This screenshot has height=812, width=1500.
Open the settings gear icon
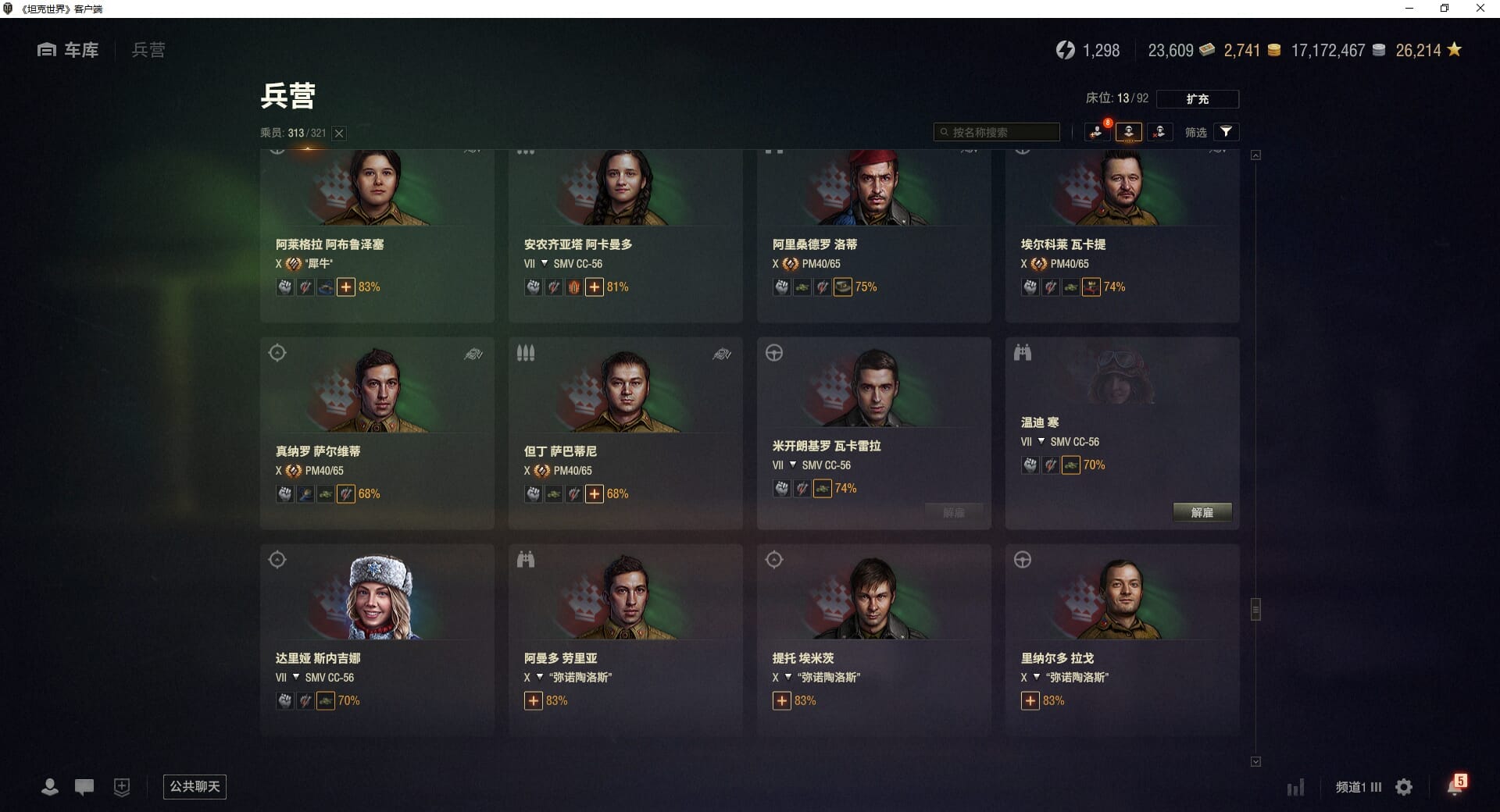pyautogui.click(x=1404, y=787)
